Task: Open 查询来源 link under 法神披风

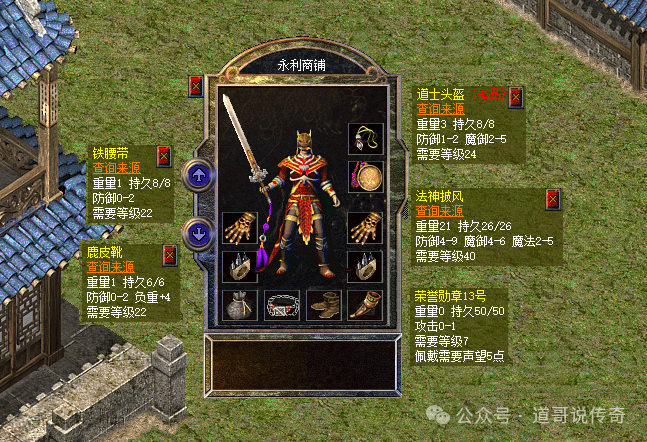Action: (x=440, y=212)
